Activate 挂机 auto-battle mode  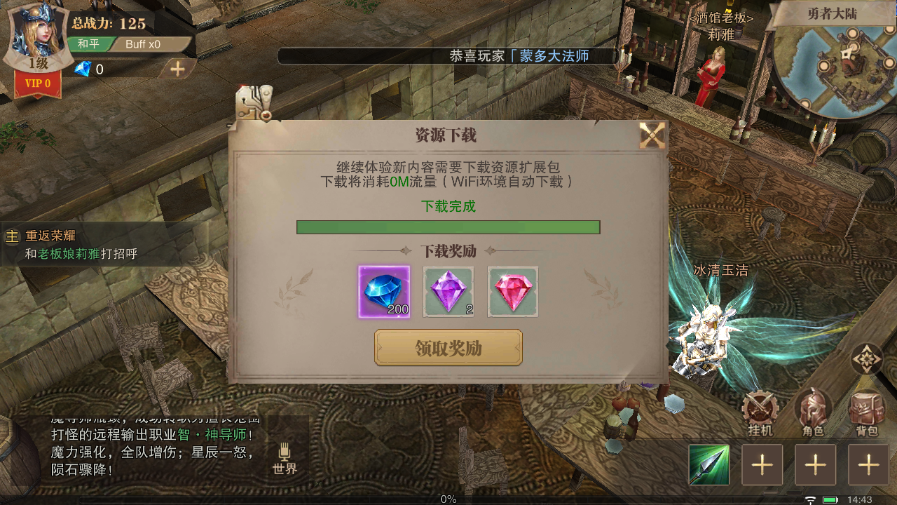[x=762, y=411]
